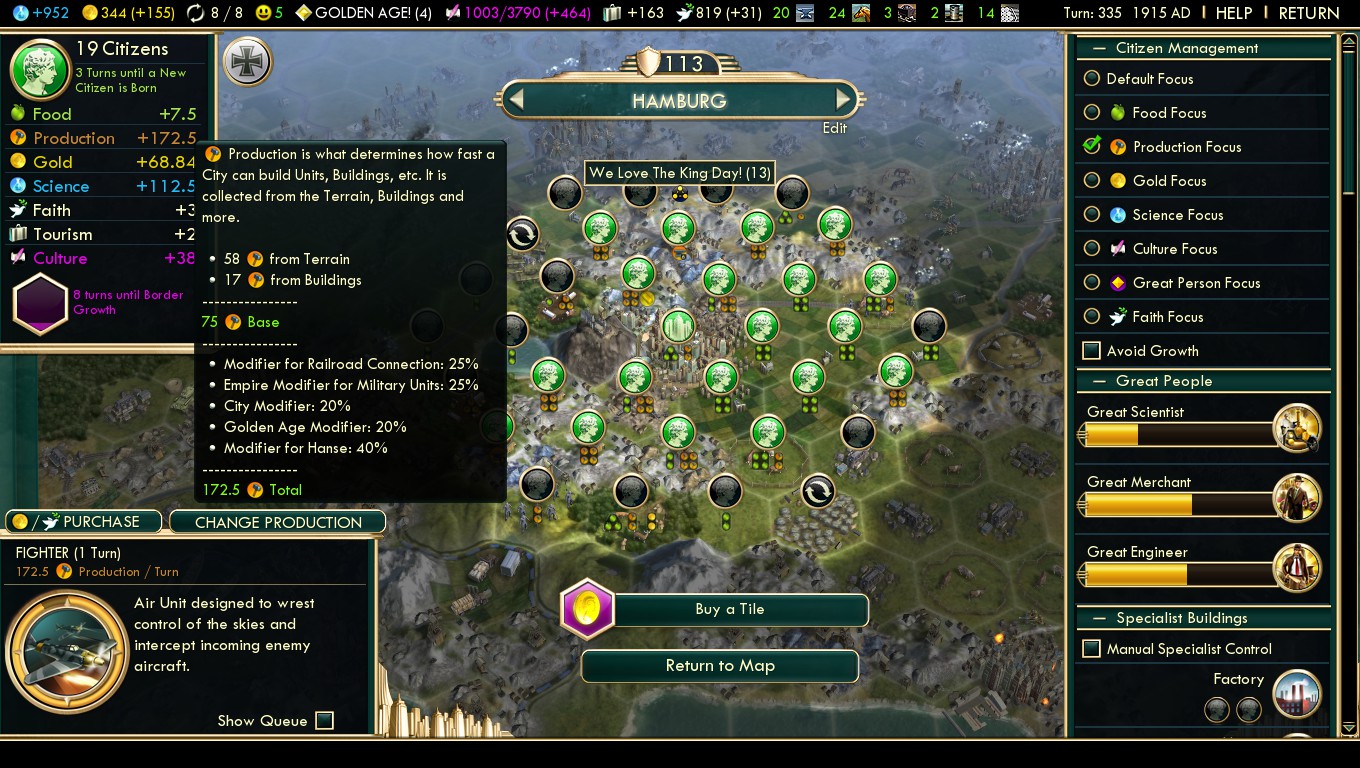Choose Culture Focus
This screenshot has height=768, width=1360.
point(1092,249)
